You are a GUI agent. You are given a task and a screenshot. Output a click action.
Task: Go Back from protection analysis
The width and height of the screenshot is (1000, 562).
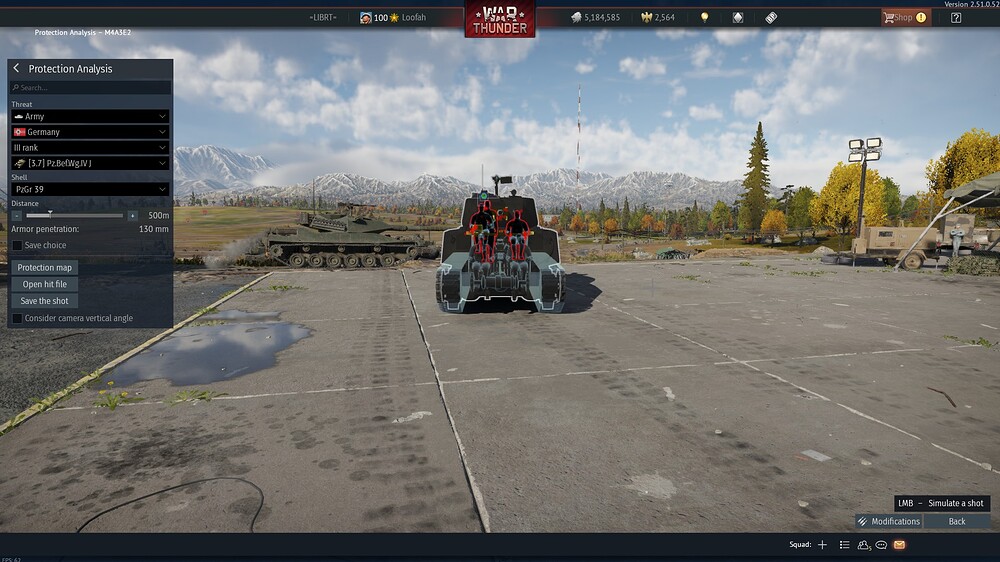[957, 521]
